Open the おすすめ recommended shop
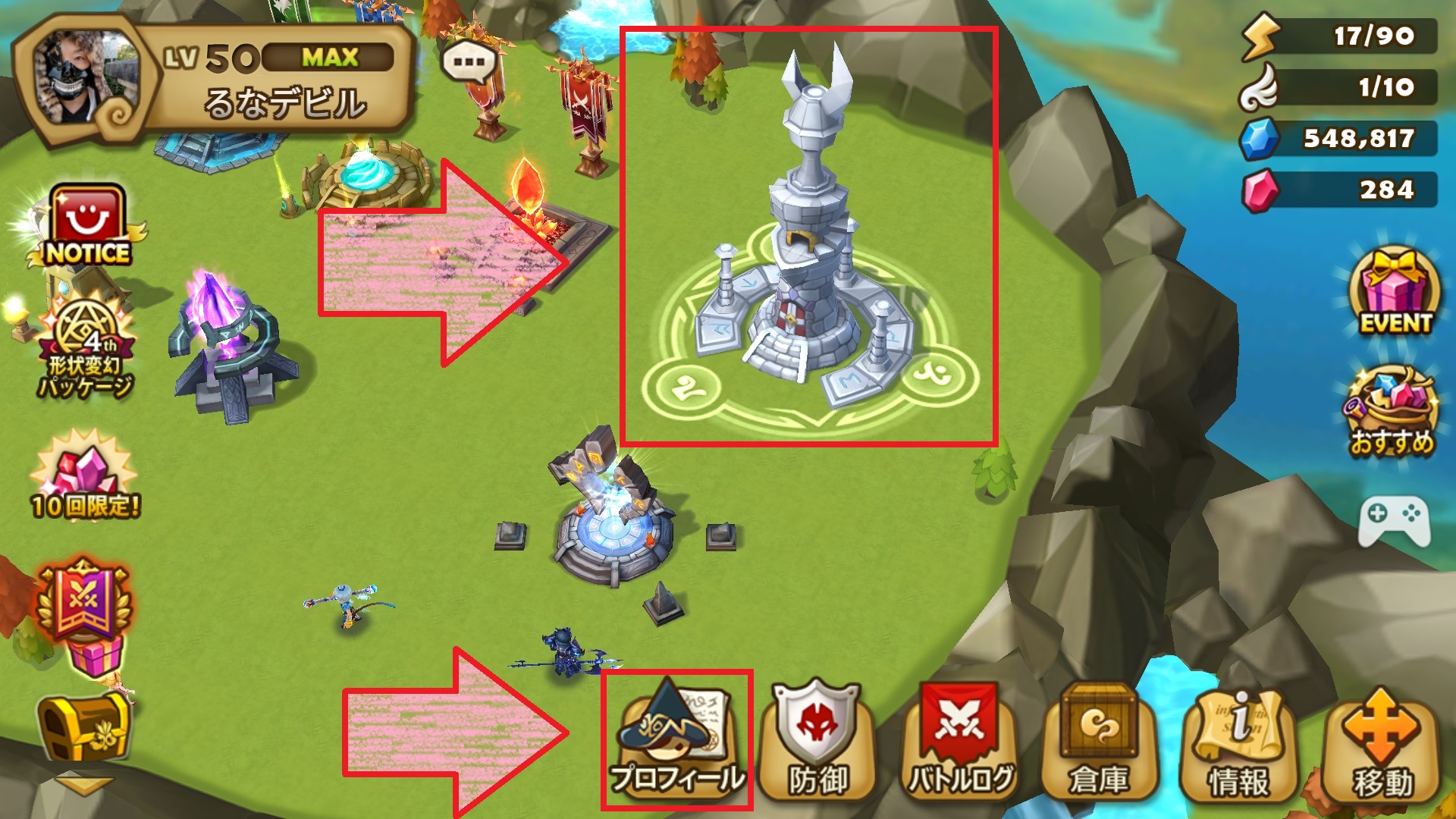The height and width of the screenshot is (819, 1456). 1392,413
